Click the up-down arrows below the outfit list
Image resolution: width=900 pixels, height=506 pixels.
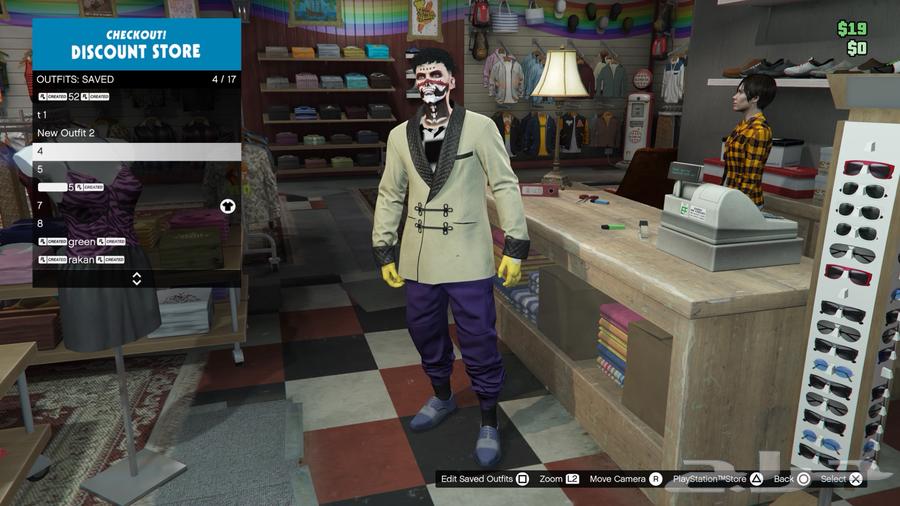click(137, 278)
